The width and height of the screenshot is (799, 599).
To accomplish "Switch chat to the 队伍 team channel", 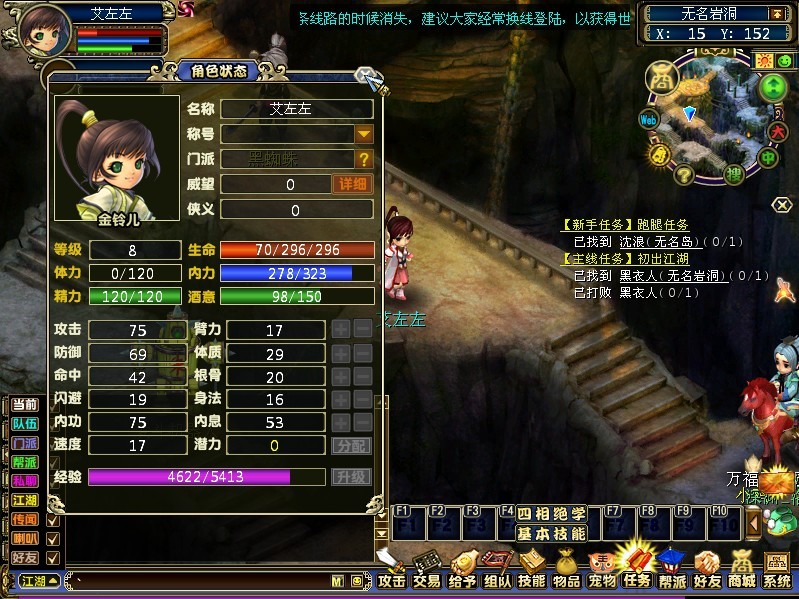I will 26,423.
